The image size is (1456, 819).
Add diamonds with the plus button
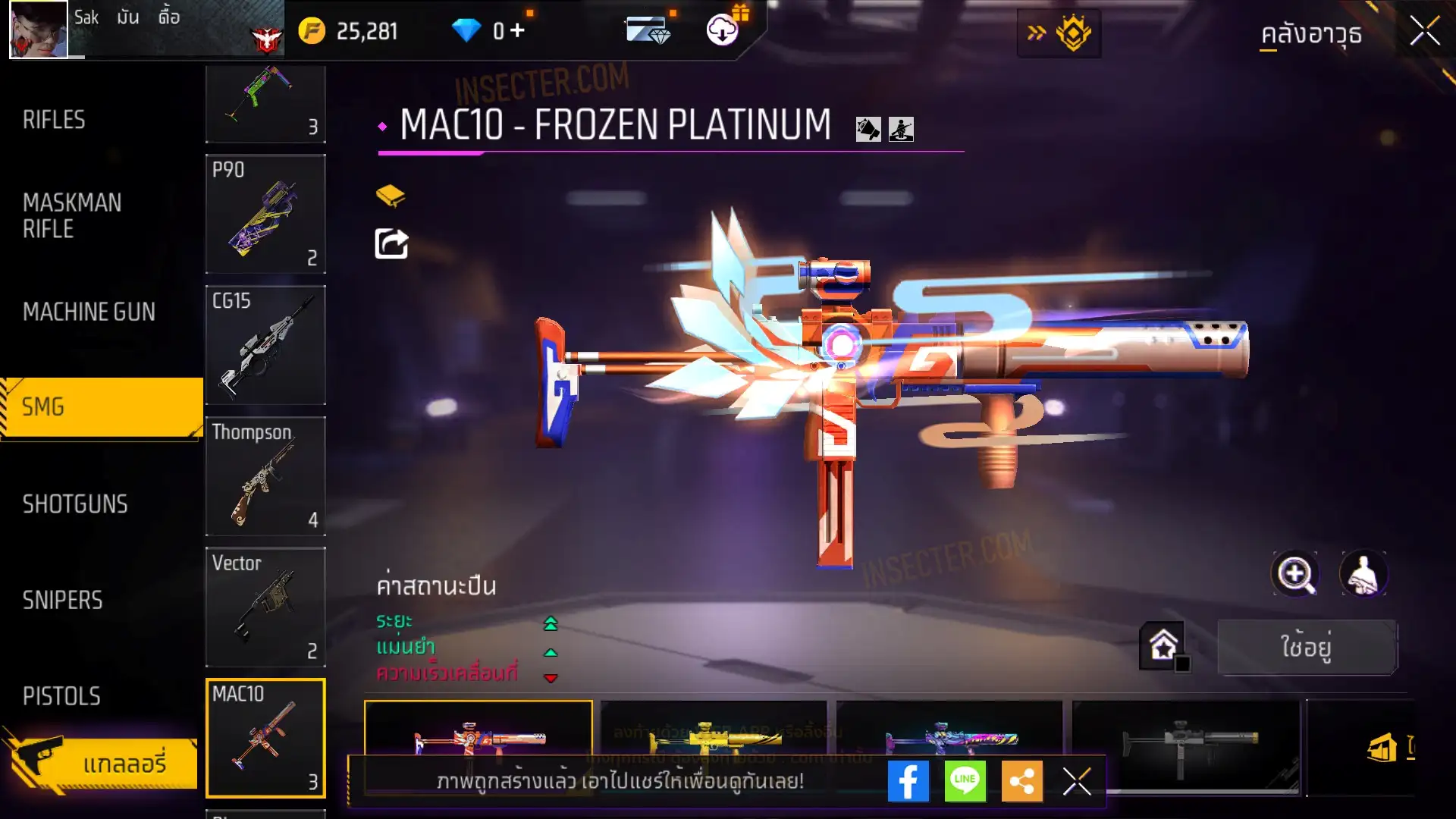517,30
